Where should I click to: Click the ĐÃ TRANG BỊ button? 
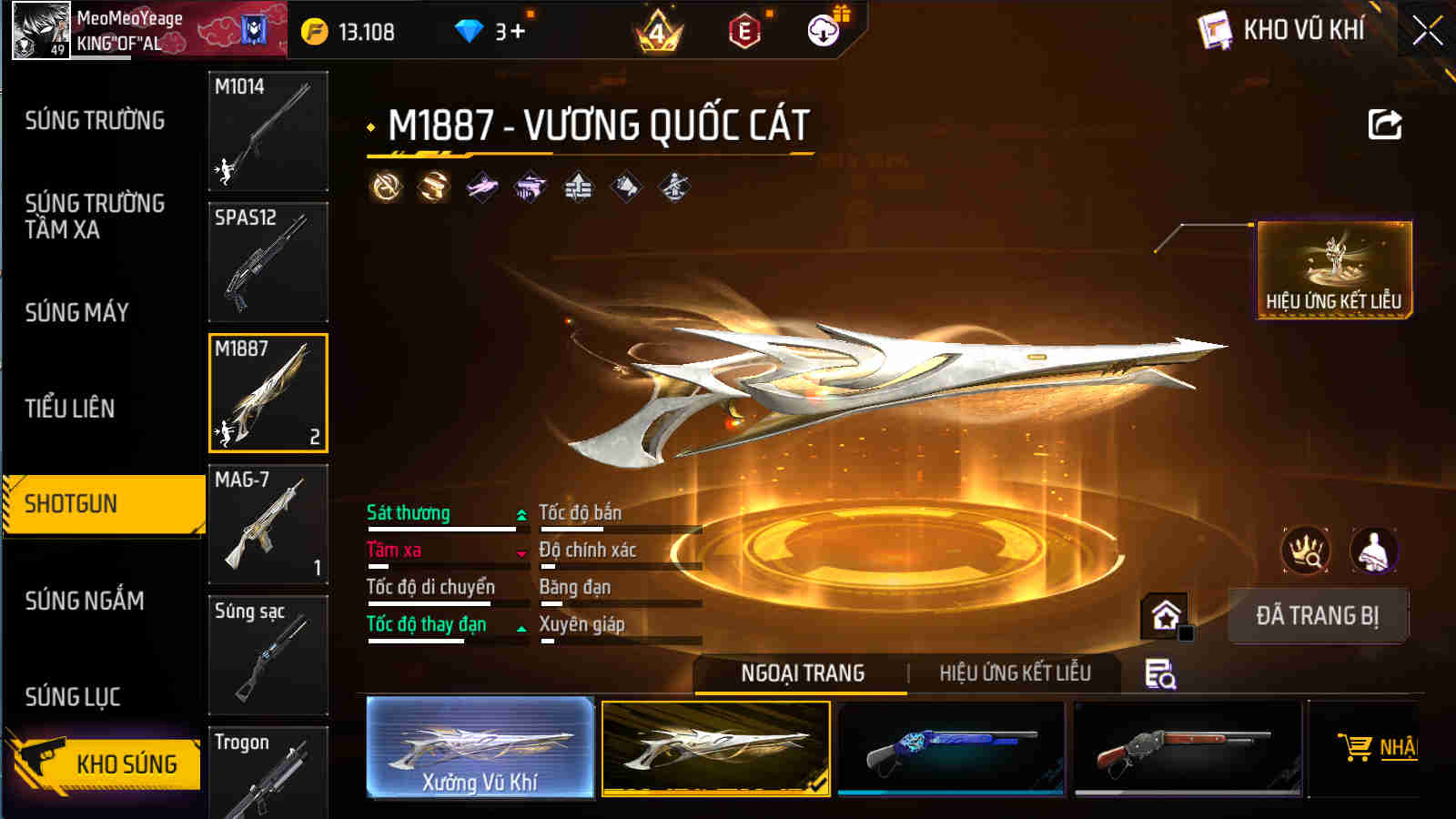click(1317, 615)
